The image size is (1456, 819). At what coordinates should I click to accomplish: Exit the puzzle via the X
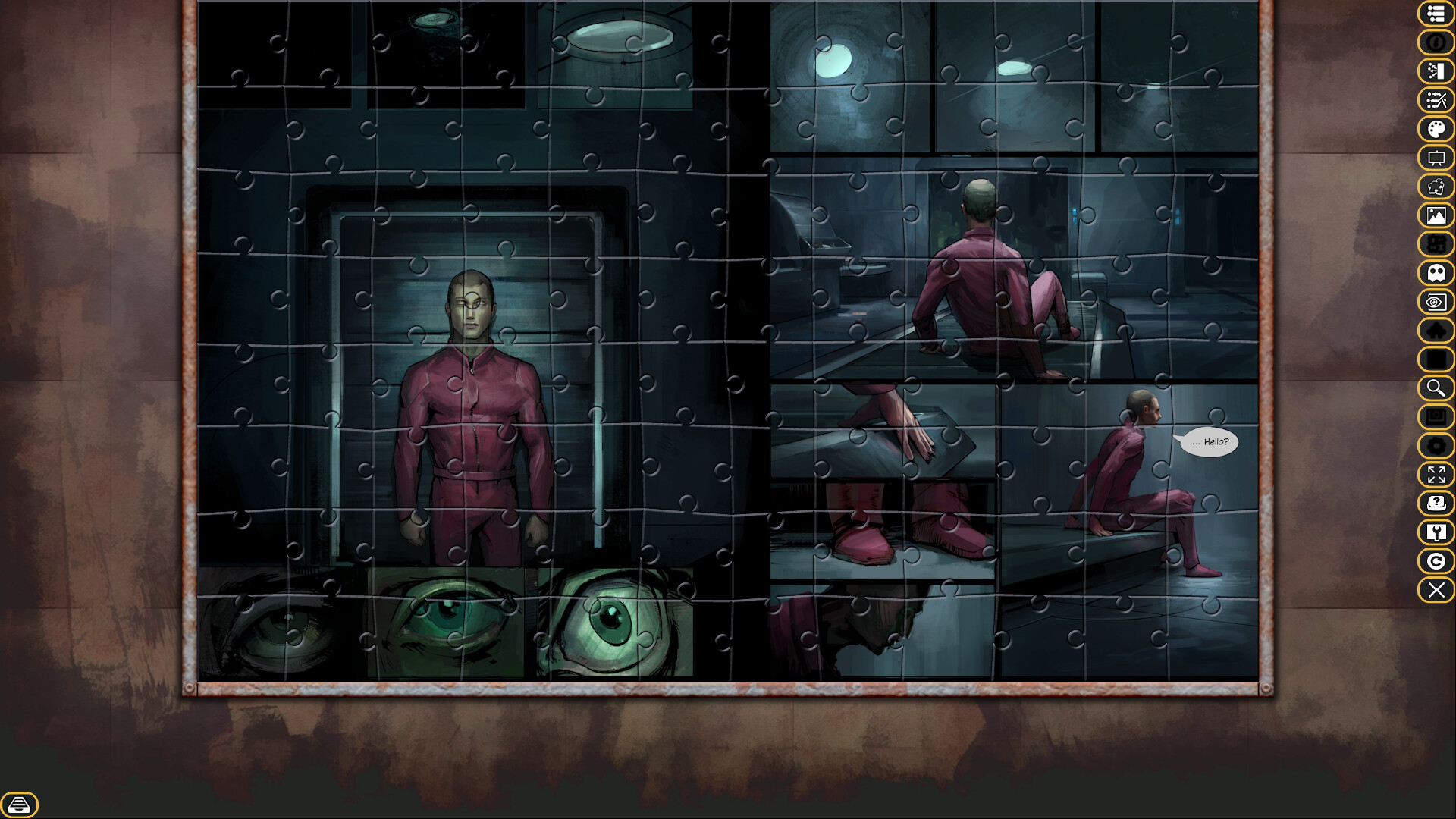(x=1436, y=590)
